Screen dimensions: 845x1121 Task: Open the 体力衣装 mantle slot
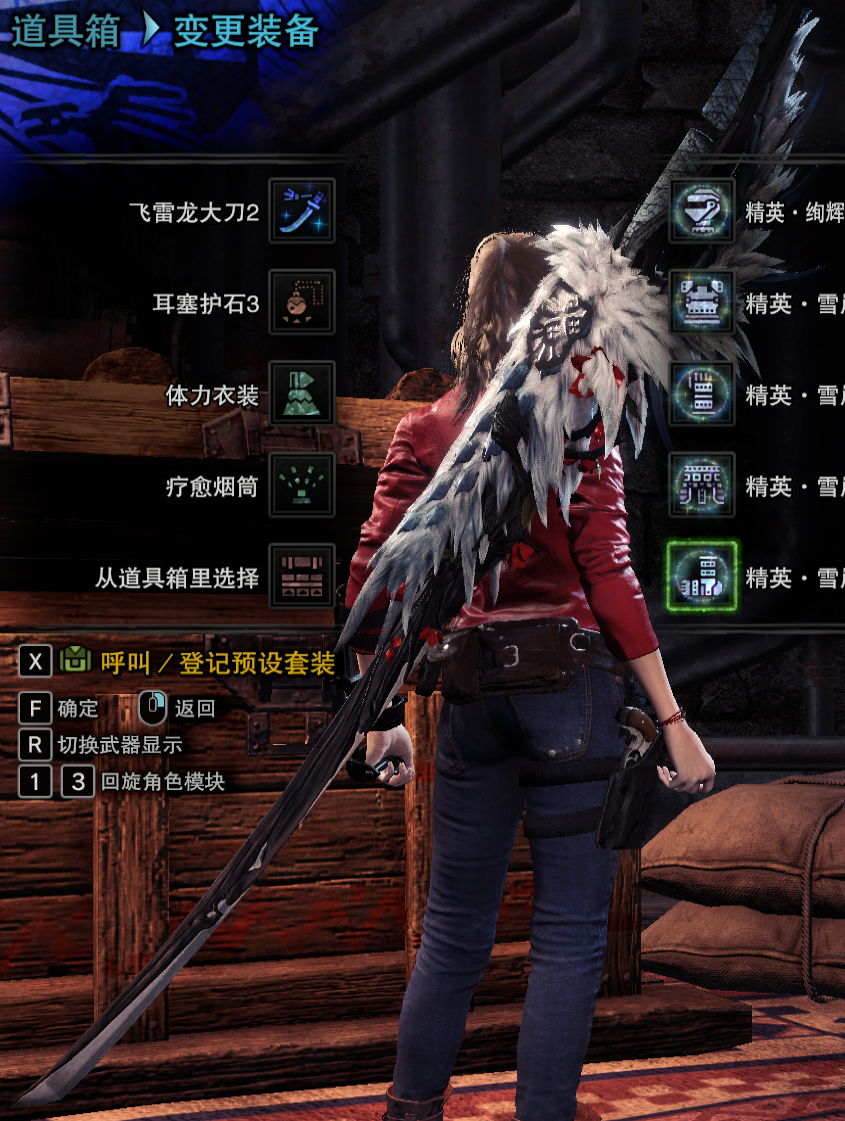[x=302, y=394]
